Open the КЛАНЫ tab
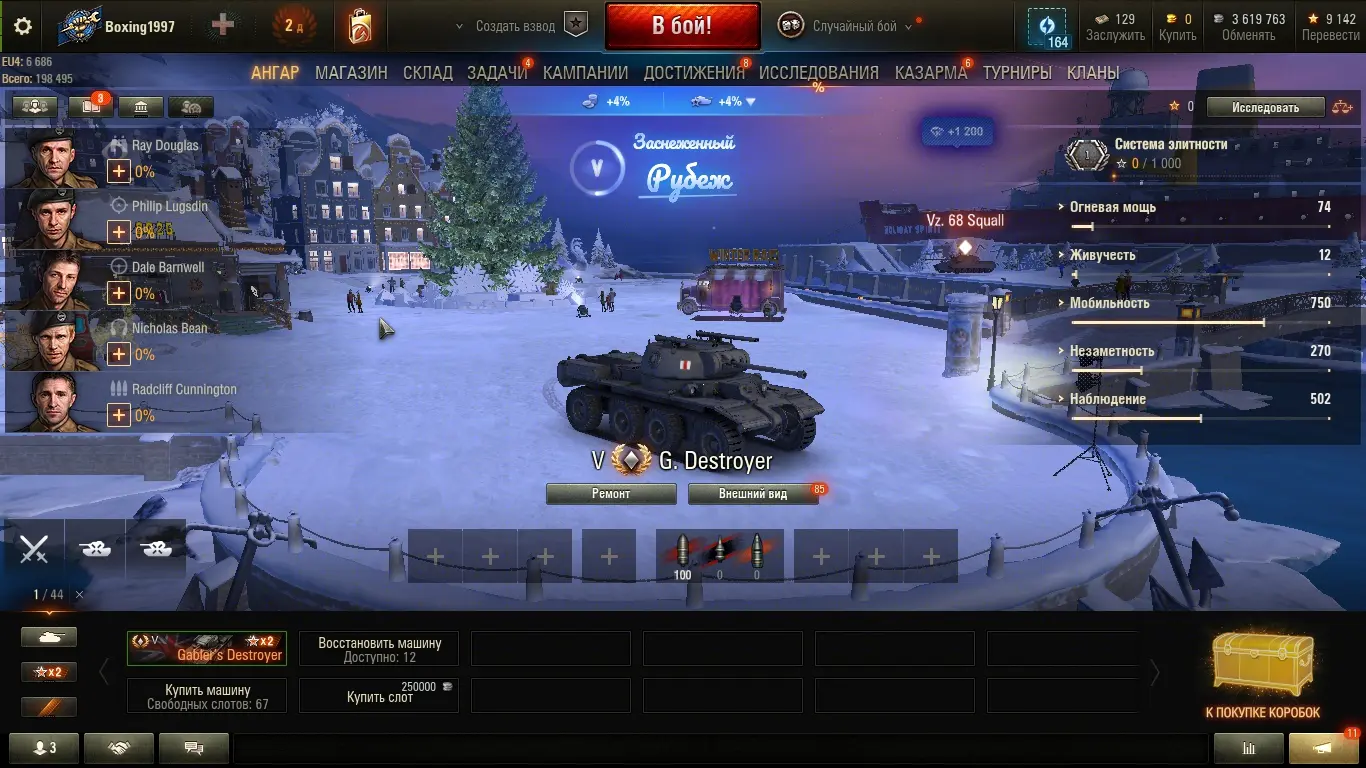The image size is (1366, 768). [1092, 73]
